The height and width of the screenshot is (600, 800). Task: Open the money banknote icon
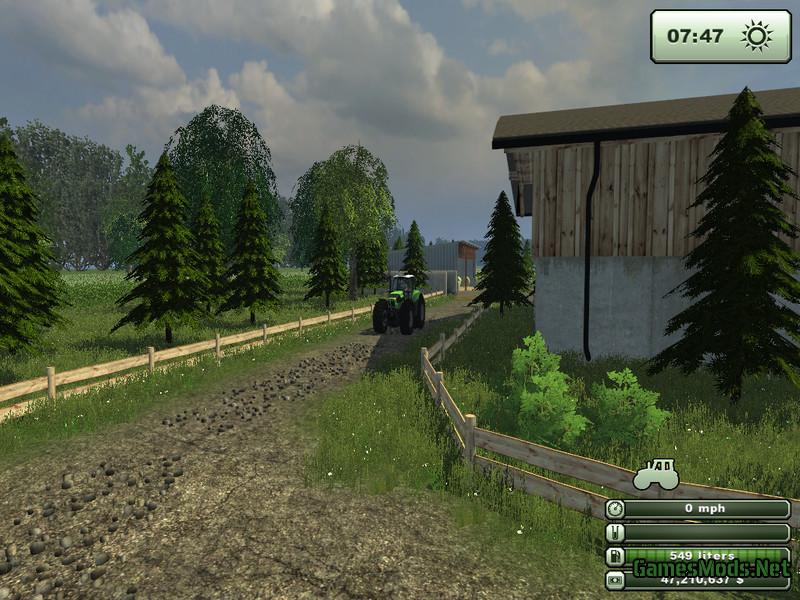click(x=615, y=579)
